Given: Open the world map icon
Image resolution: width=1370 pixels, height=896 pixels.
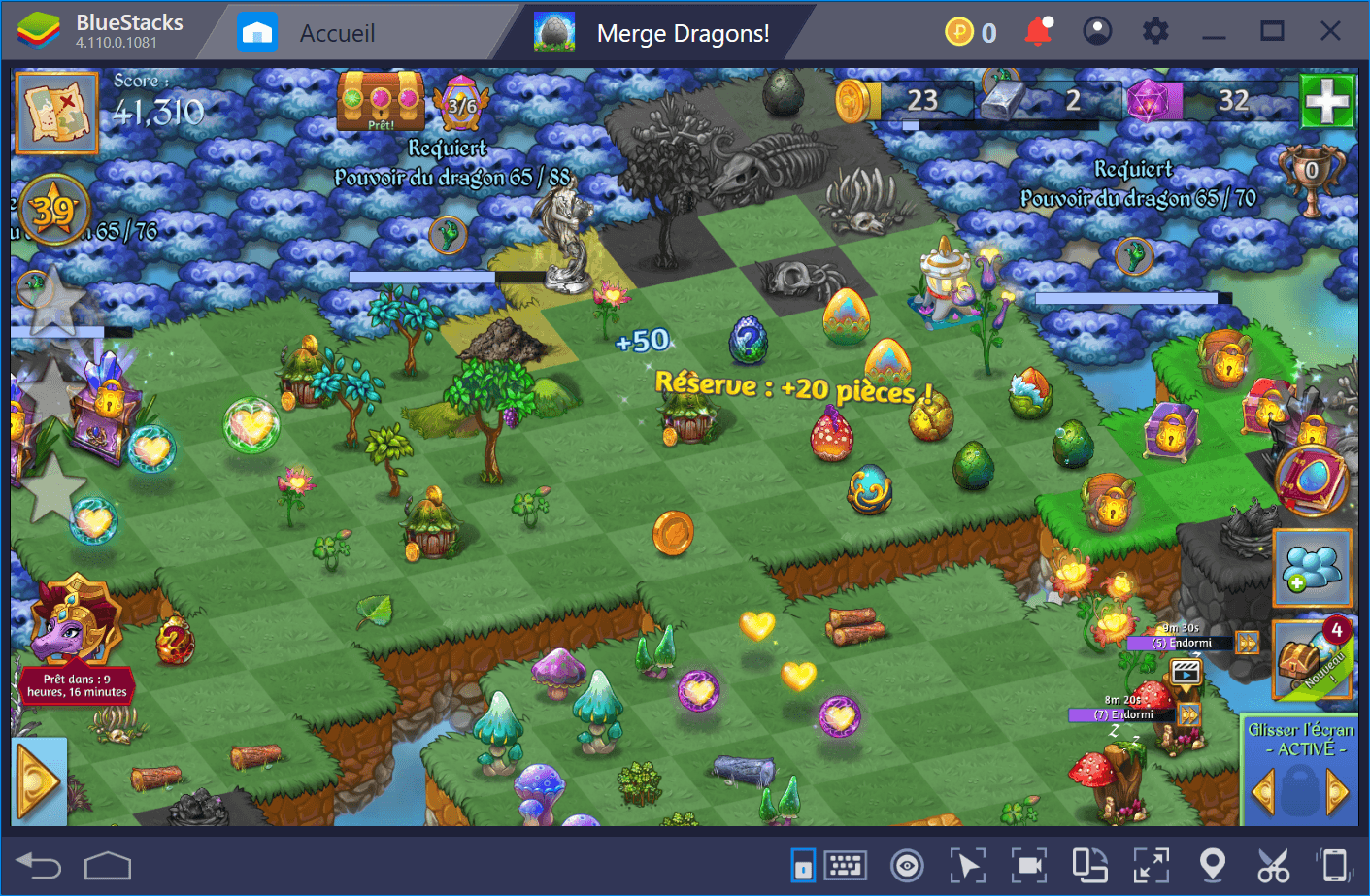Looking at the screenshot, I should 55,112.
